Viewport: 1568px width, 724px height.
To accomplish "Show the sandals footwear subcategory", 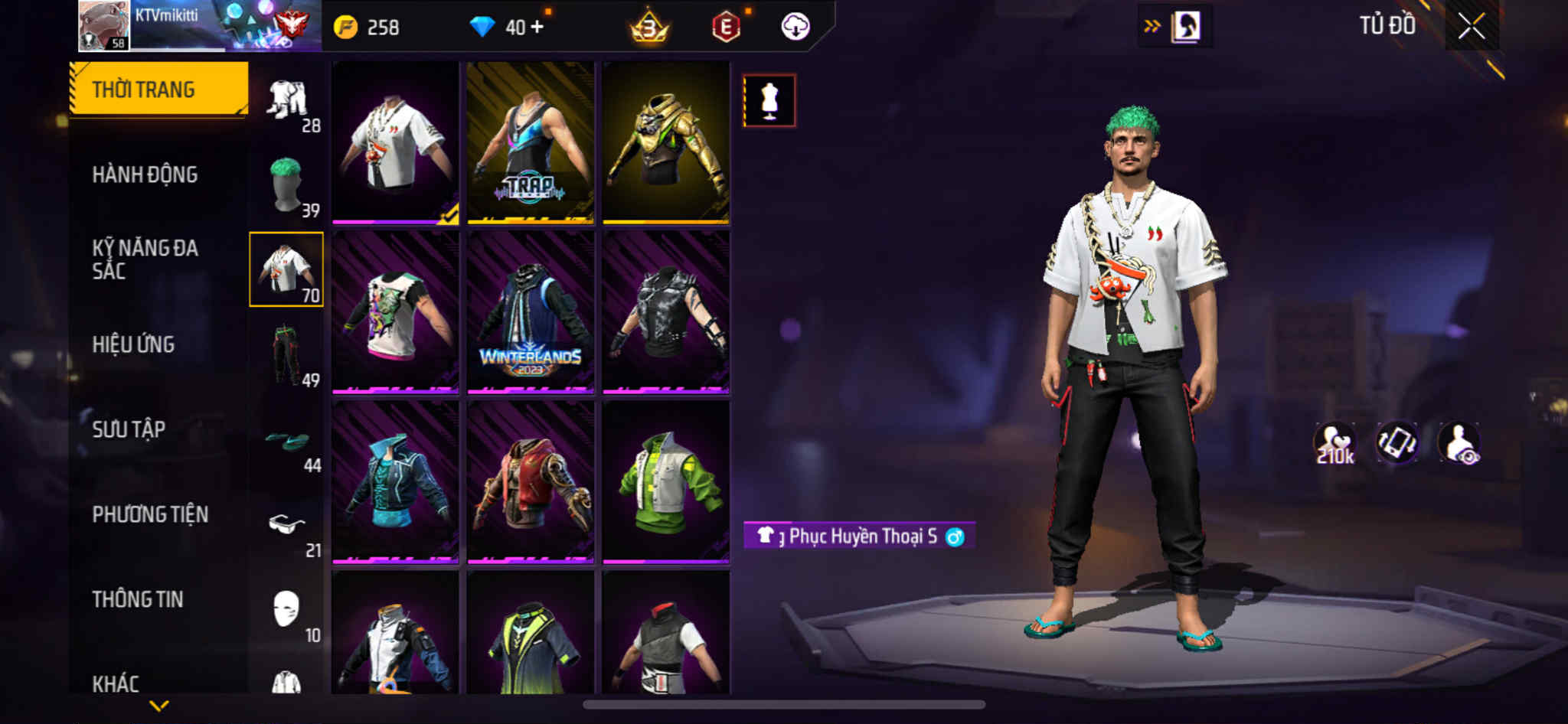I will click(x=287, y=442).
